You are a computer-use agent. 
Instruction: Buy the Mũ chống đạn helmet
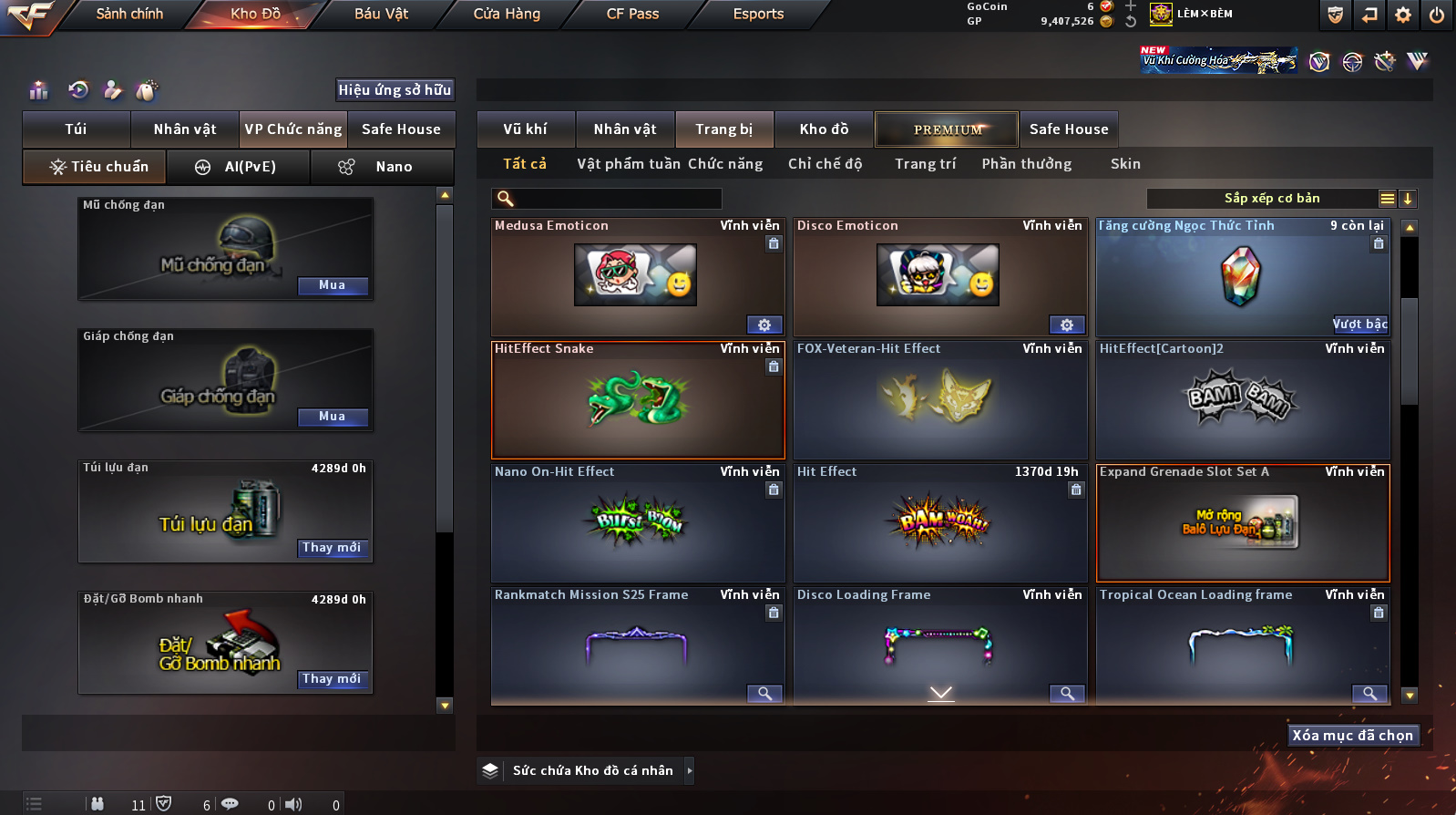point(333,285)
